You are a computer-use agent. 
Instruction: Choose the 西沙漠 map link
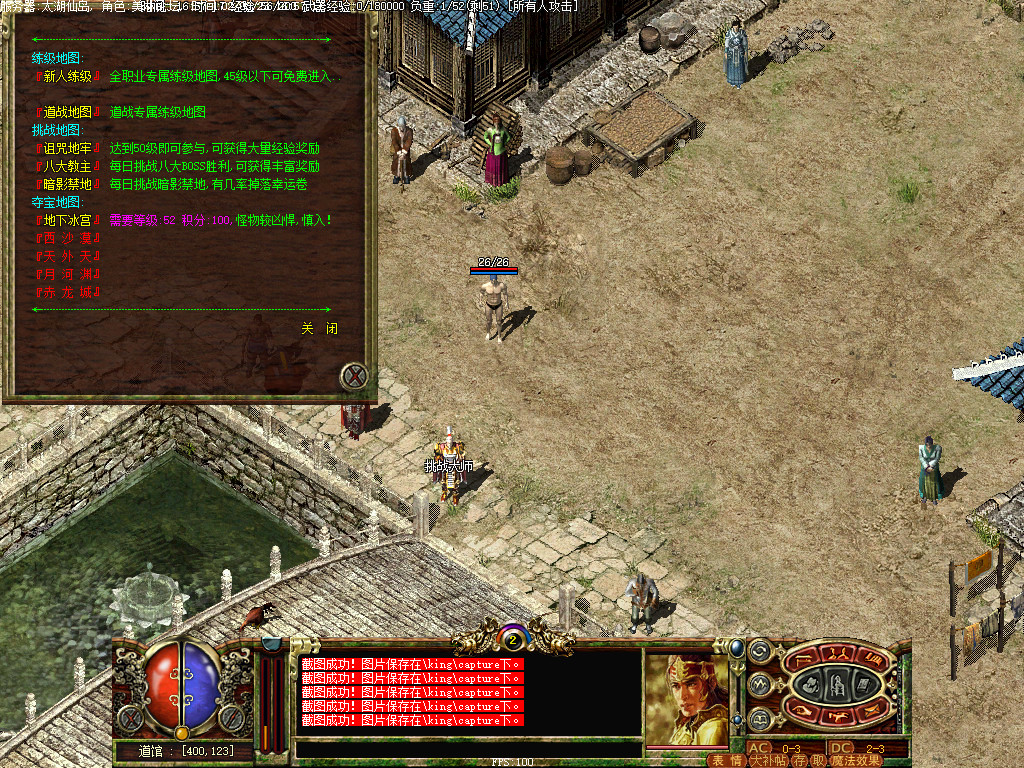(68, 238)
